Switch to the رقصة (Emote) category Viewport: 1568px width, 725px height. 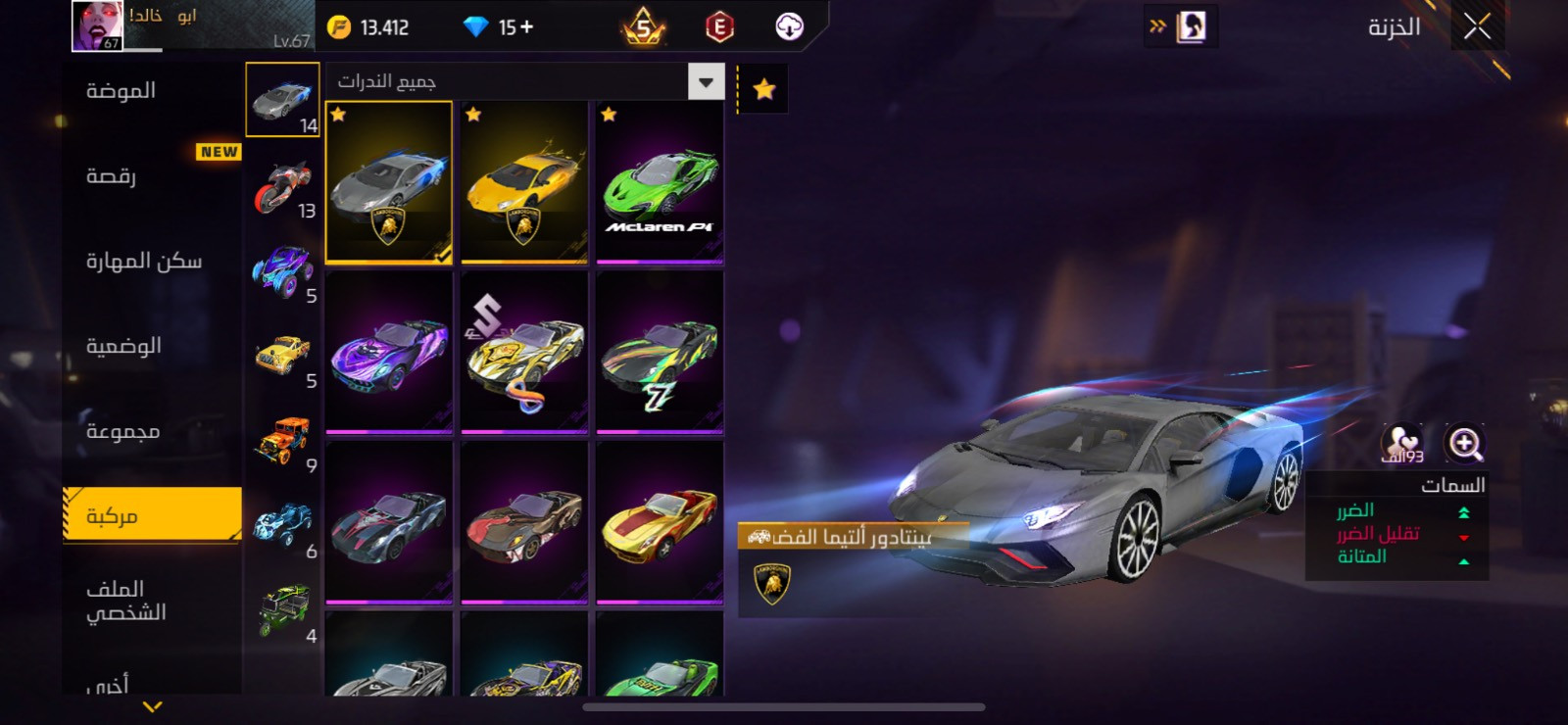pos(112,176)
